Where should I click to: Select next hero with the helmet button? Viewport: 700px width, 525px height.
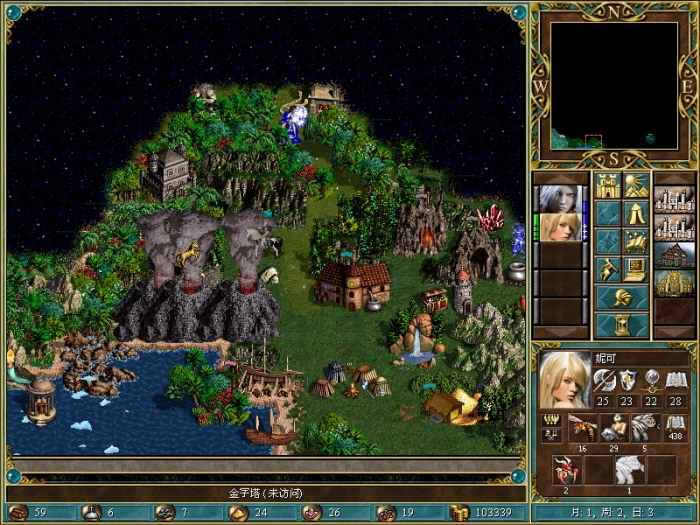click(x=622, y=298)
